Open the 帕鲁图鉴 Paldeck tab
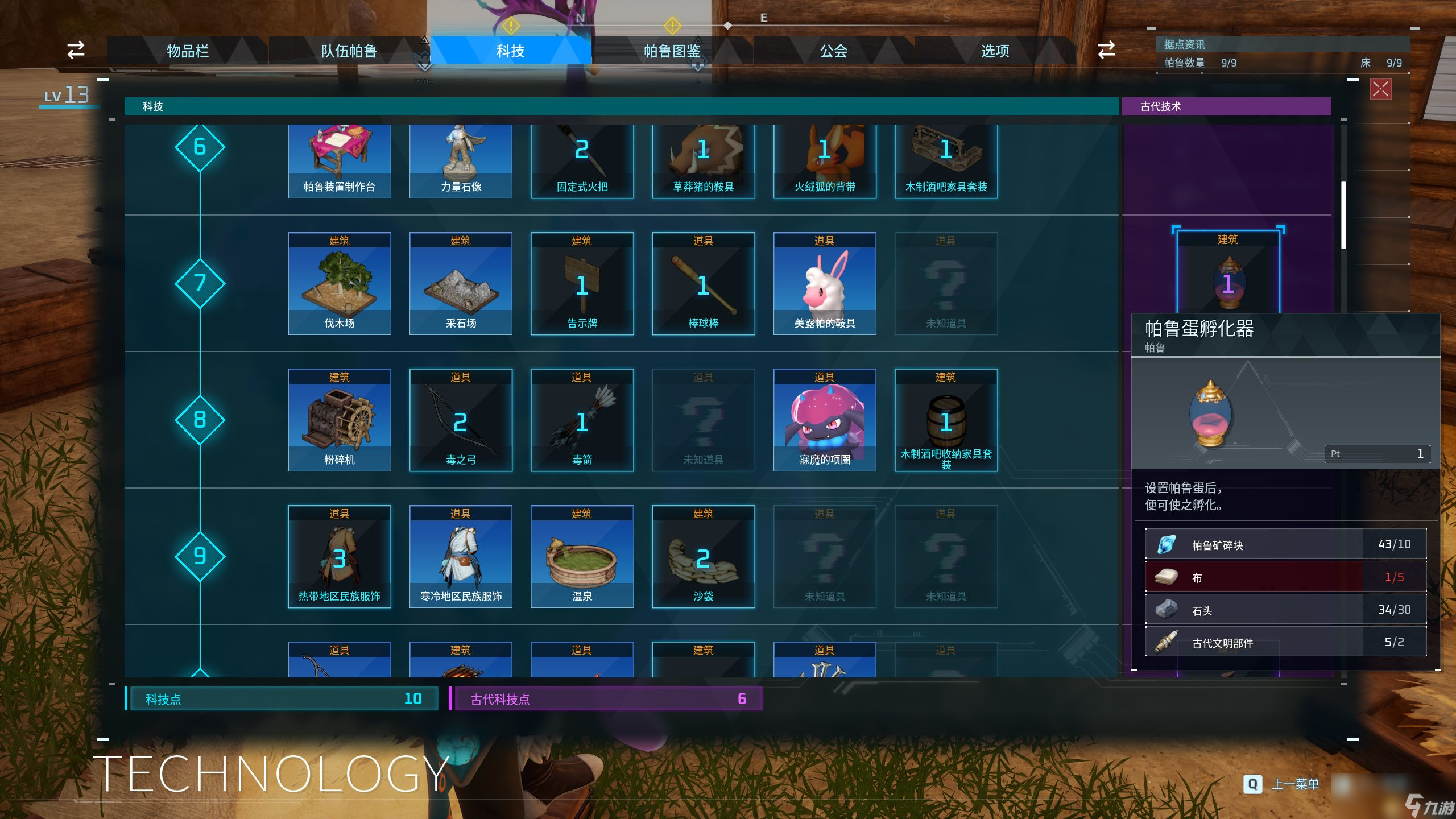Screen dimensions: 1456x819 pyautogui.click(x=672, y=51)
